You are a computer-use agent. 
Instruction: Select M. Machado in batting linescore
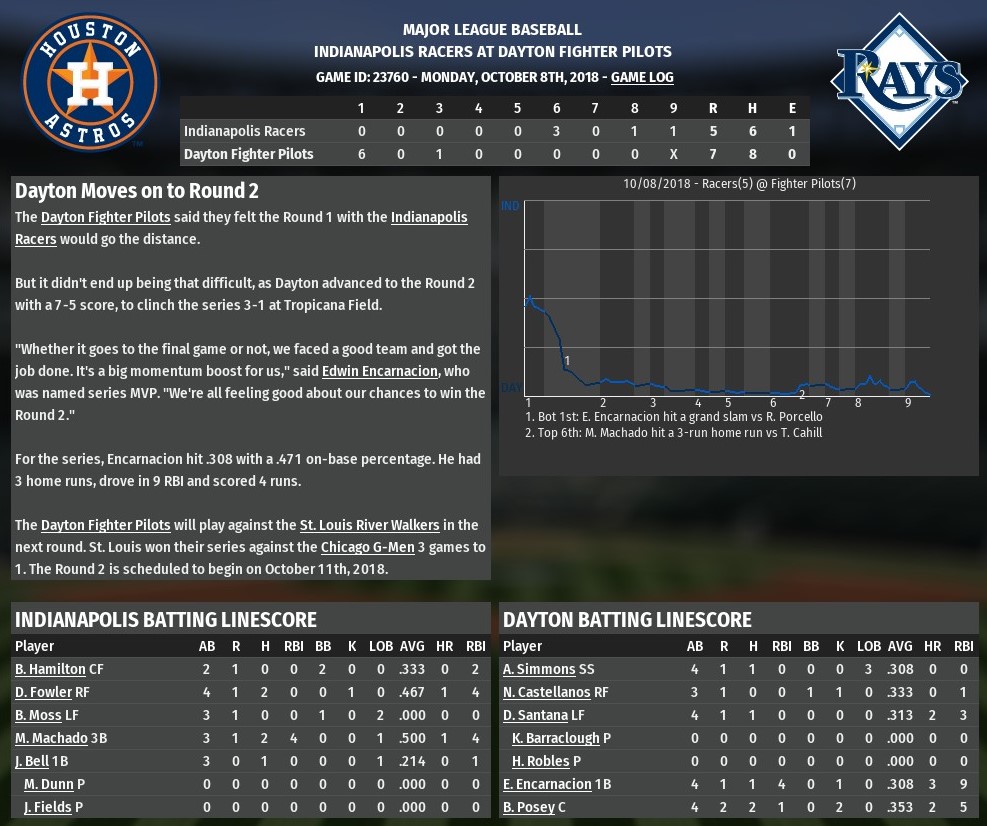[x=48, y=738]
